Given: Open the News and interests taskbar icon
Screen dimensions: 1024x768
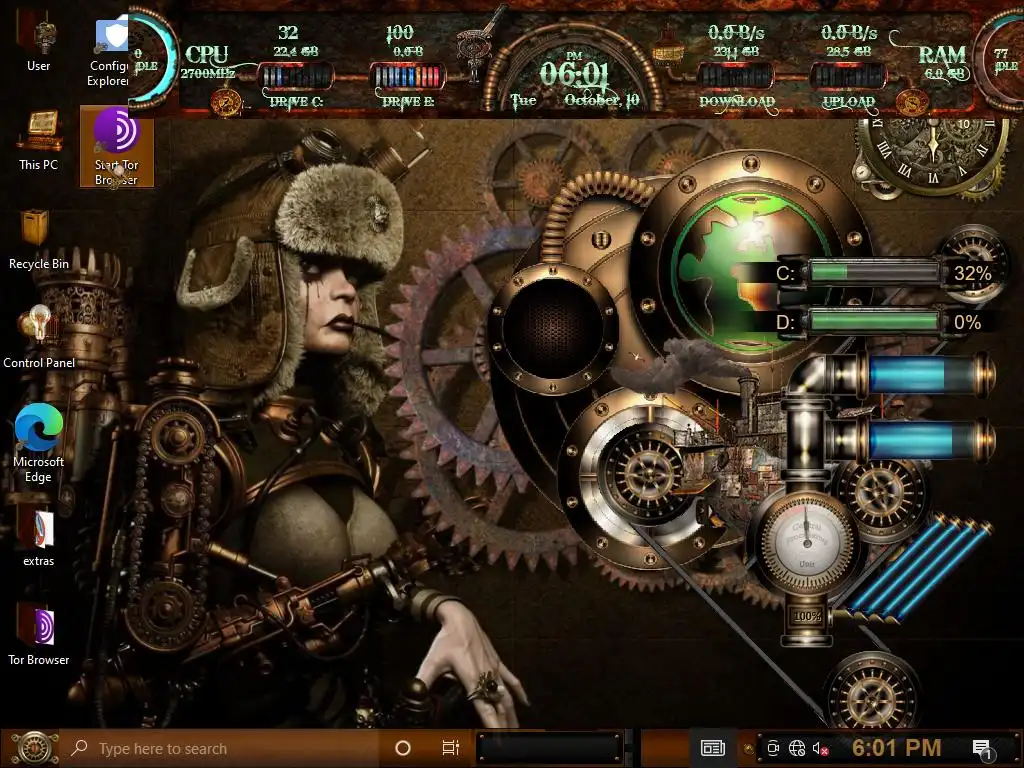Looking at the screenshot, I should tap(712, 747).
